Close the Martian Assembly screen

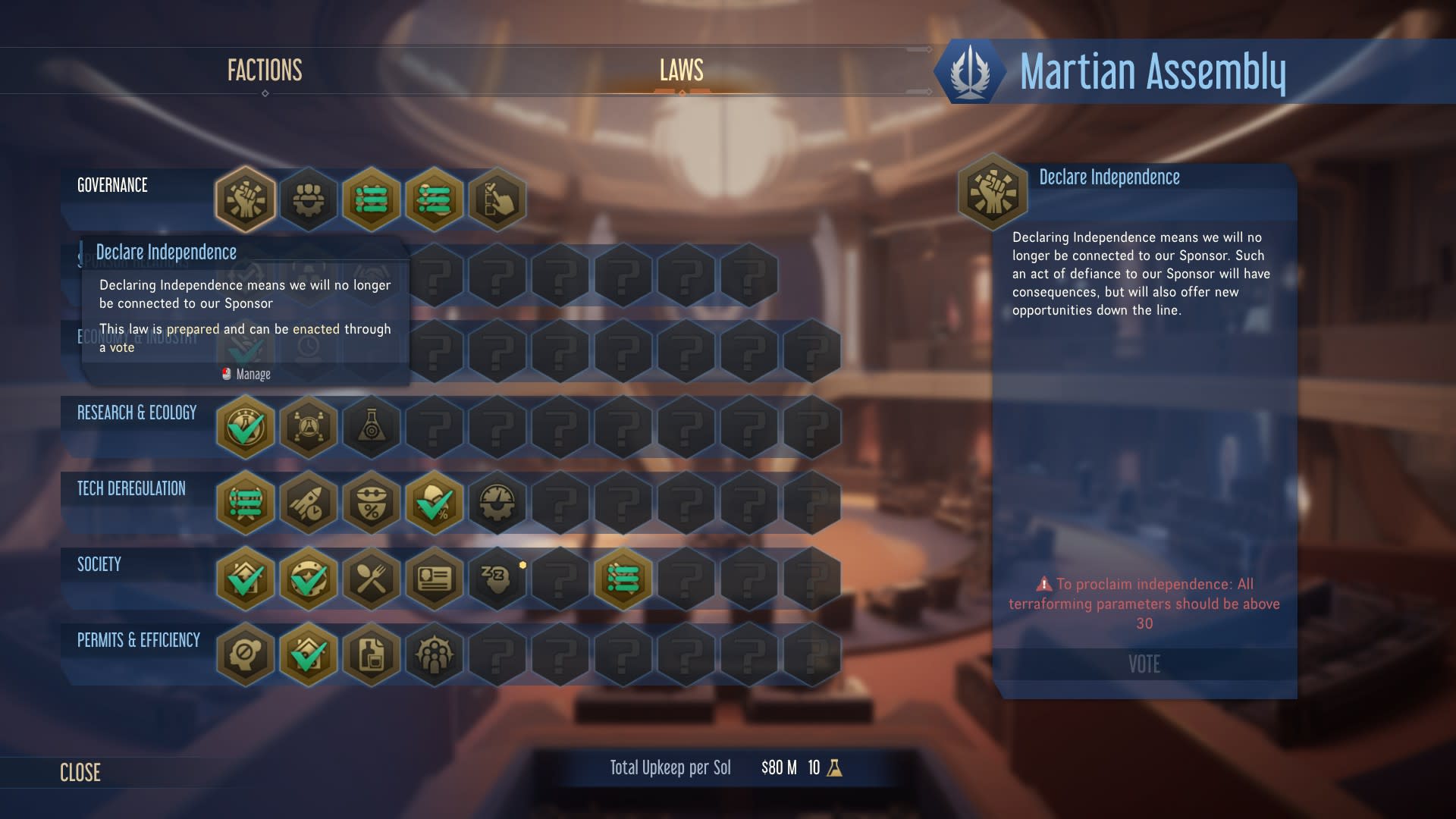(80, 772)
